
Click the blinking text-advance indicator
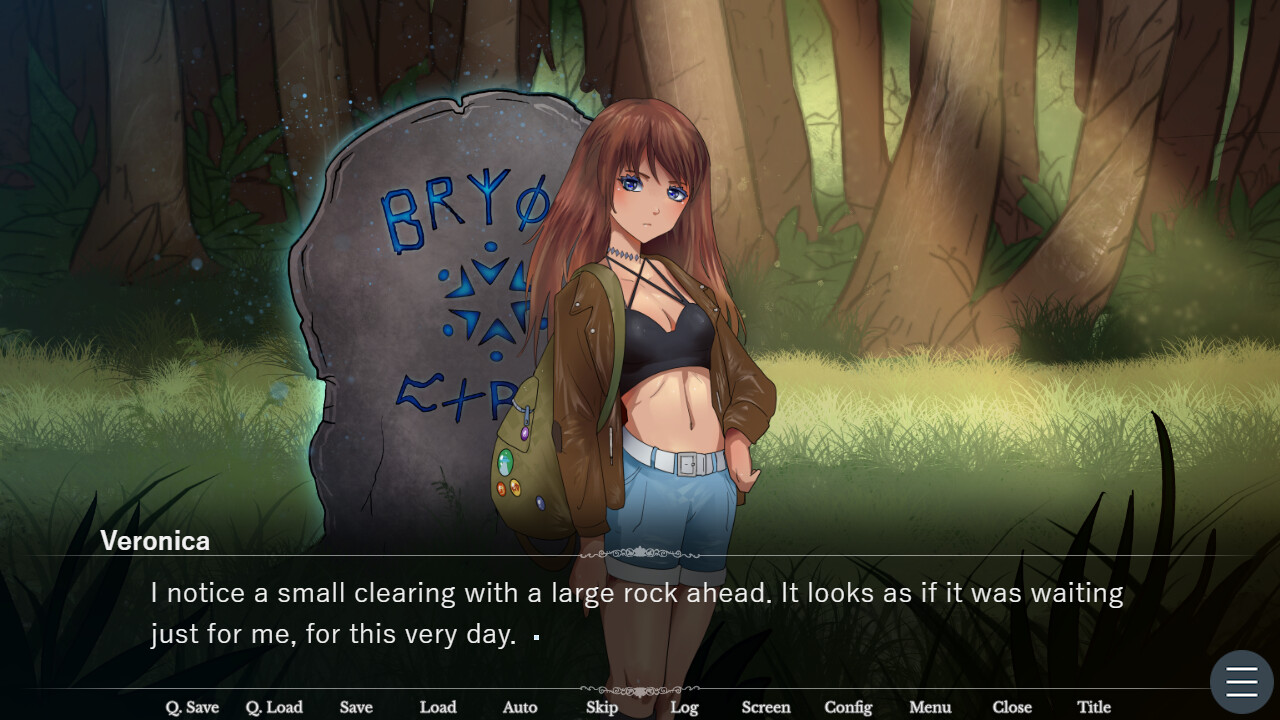pyautogui.click(x=536, y=637)
